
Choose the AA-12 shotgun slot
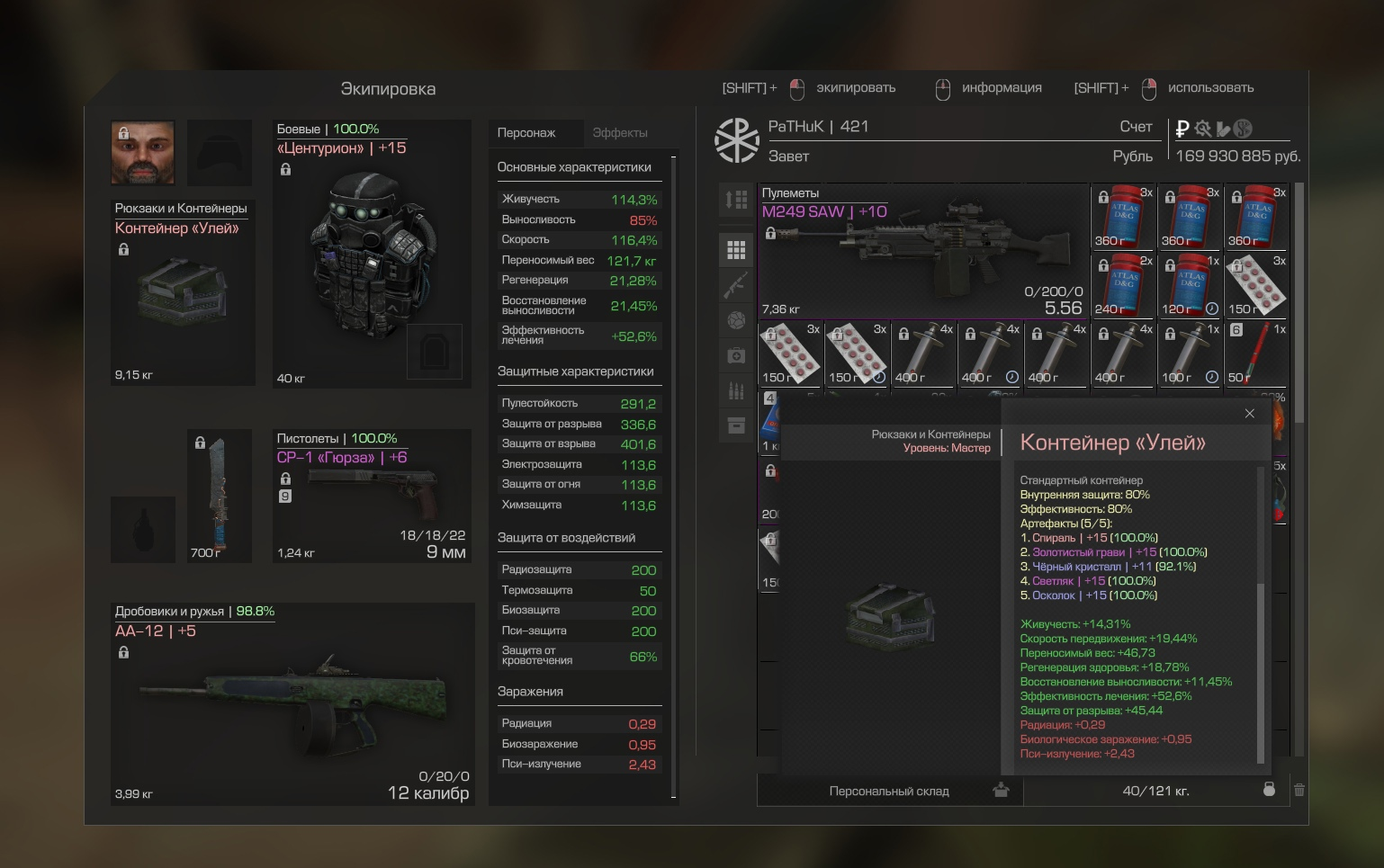point(292,704)
